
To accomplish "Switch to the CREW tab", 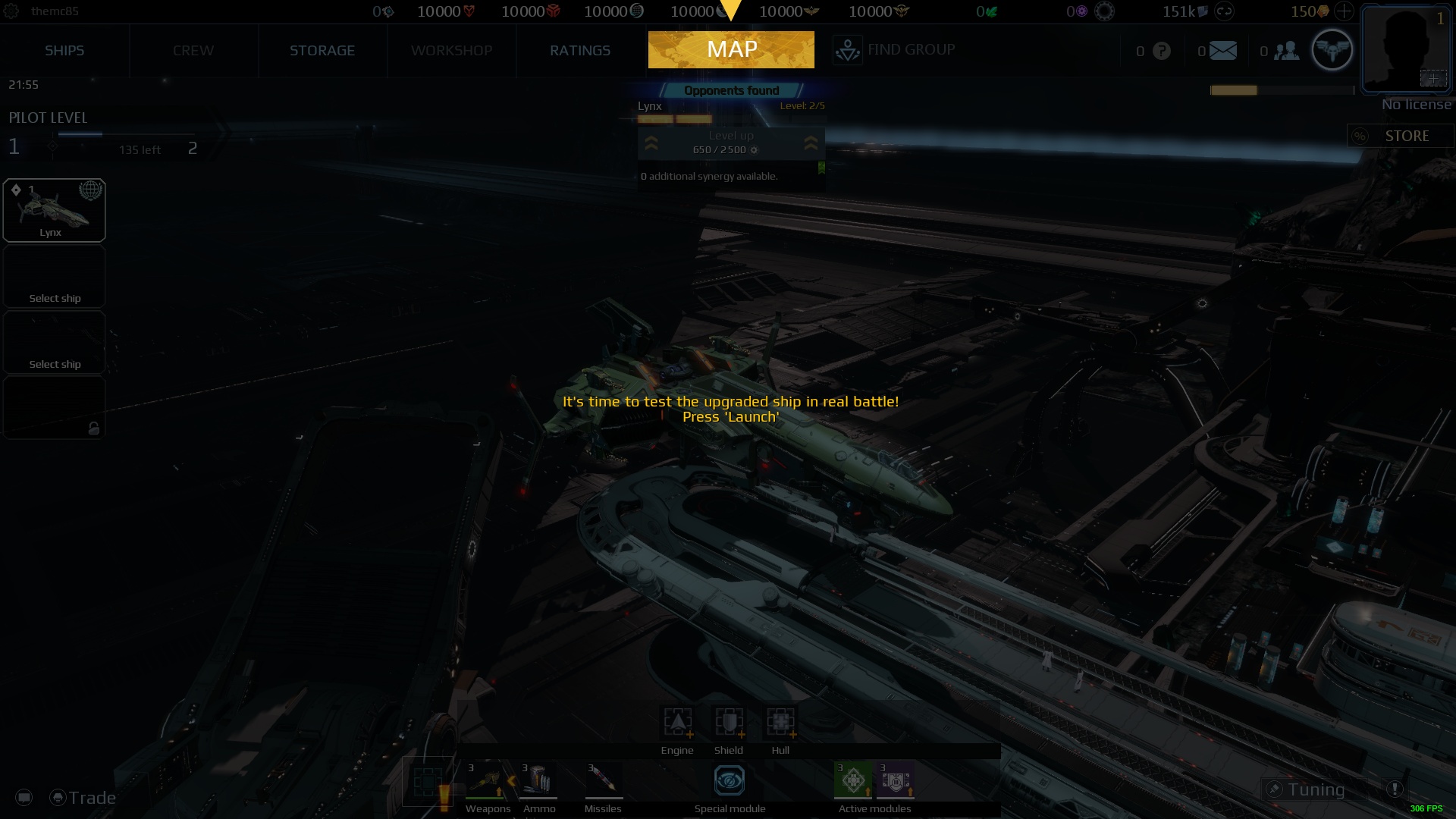I will pos(193,50).
